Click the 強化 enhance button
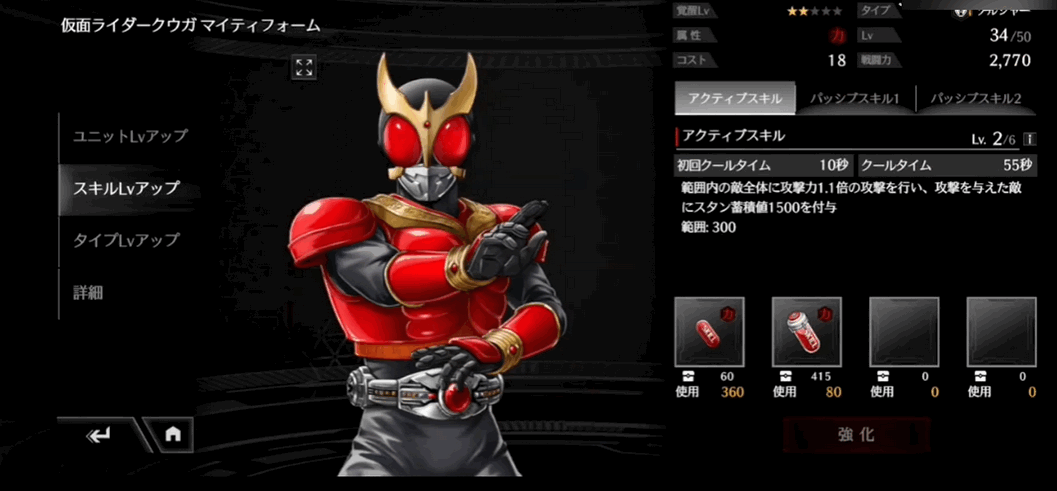 [x=856, y=435]
